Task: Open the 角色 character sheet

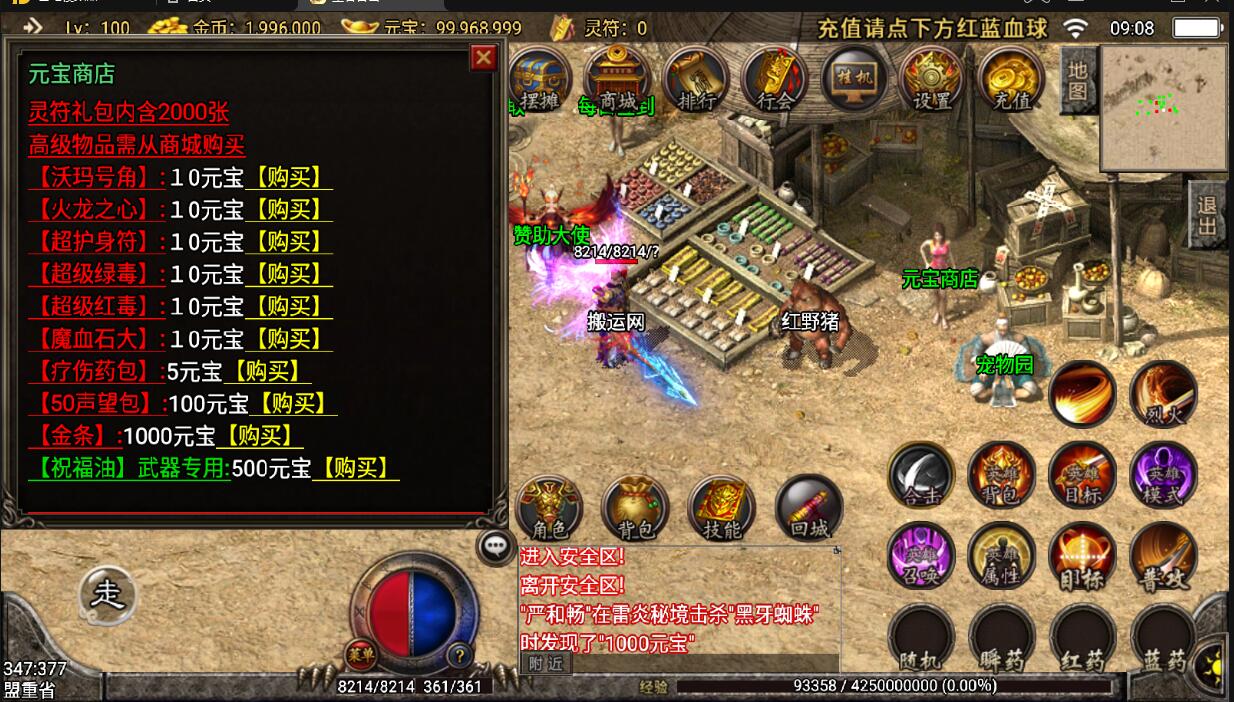Action: (549, 508)
